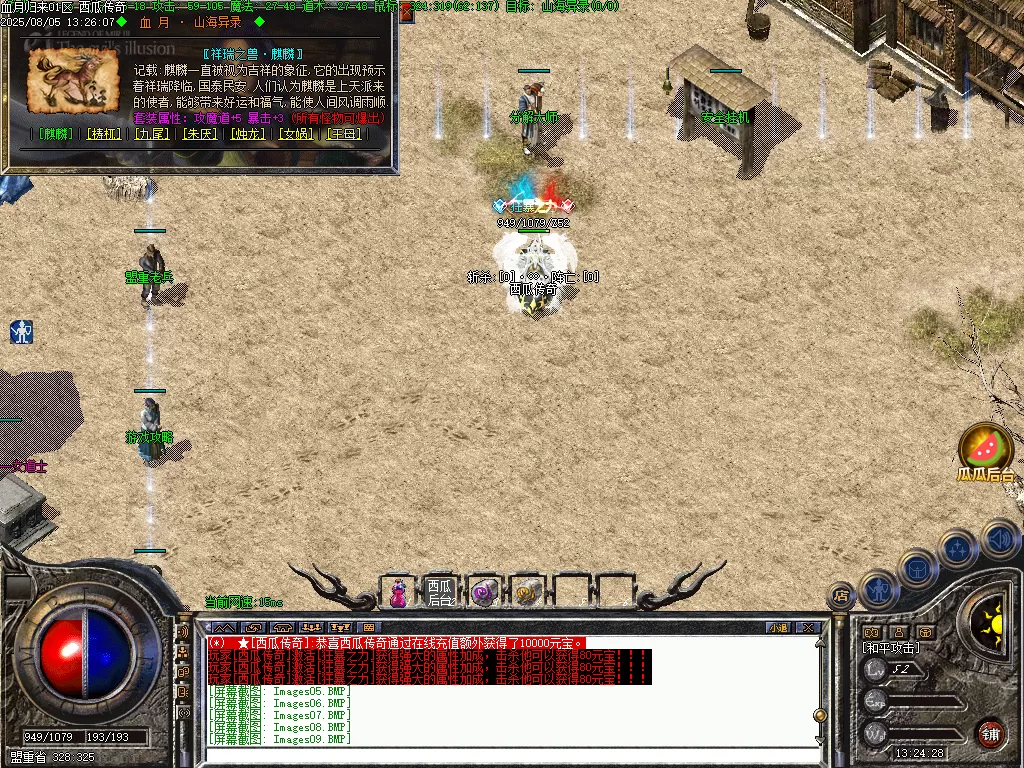The width and height of the screenshot is (1024, 768).
Task: Use the golden swirl stone hotbar item
Action: click(x=527, y=592)
